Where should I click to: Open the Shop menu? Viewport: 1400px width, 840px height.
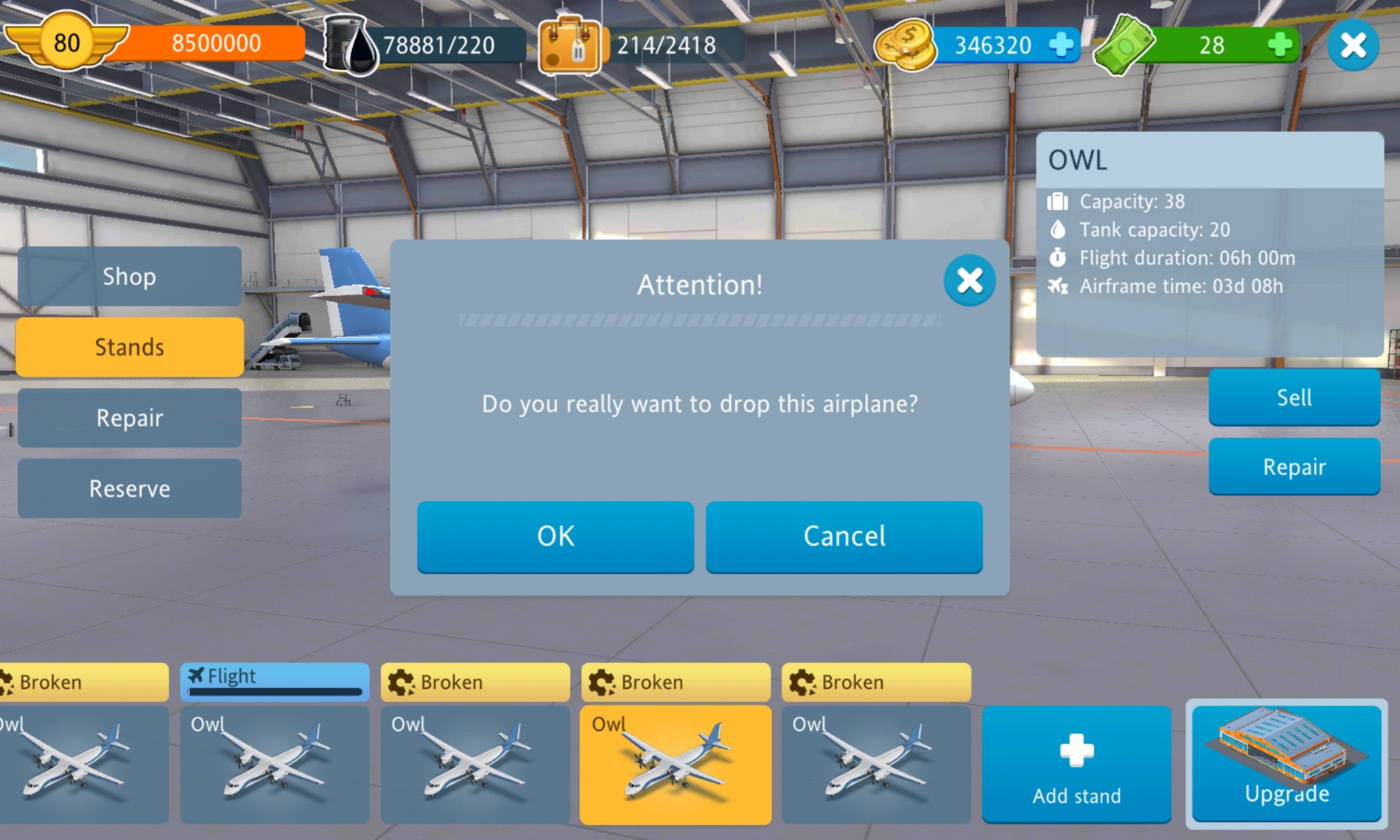coord(129,276)
